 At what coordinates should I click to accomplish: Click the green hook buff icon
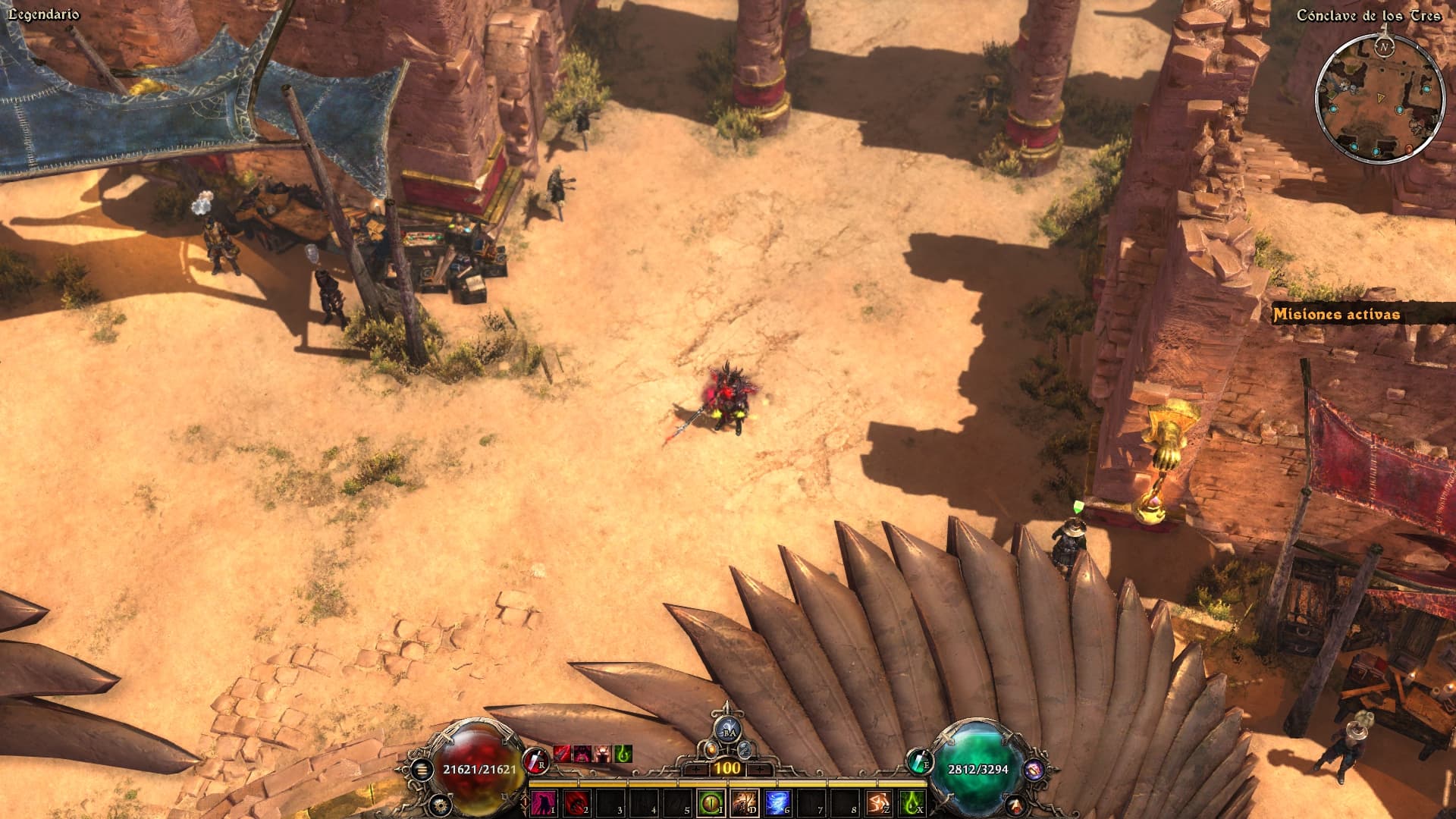623,754
